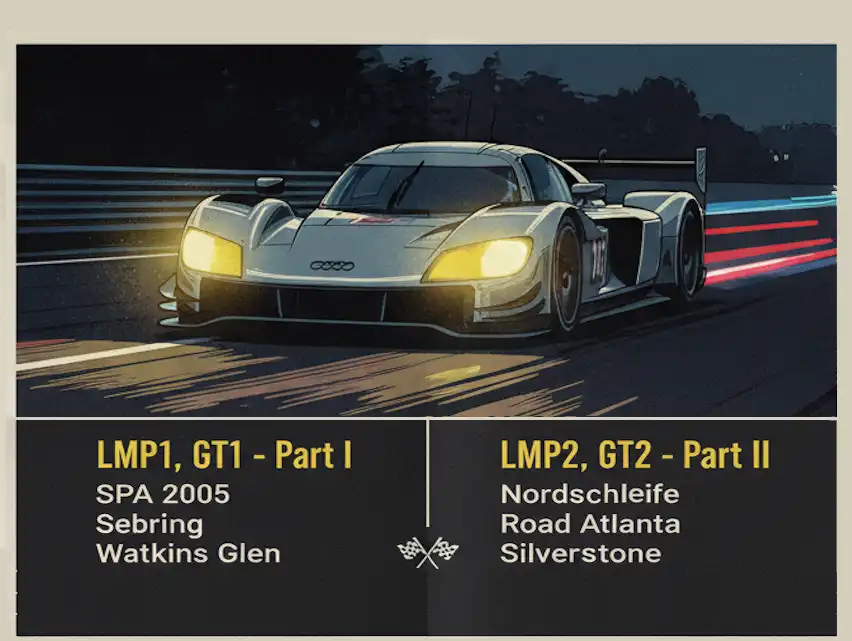This screenshot has height=641, width=852.
Task: Select the LMP1, GT1 - Part I heading
Action: click(x=224, y=456)
